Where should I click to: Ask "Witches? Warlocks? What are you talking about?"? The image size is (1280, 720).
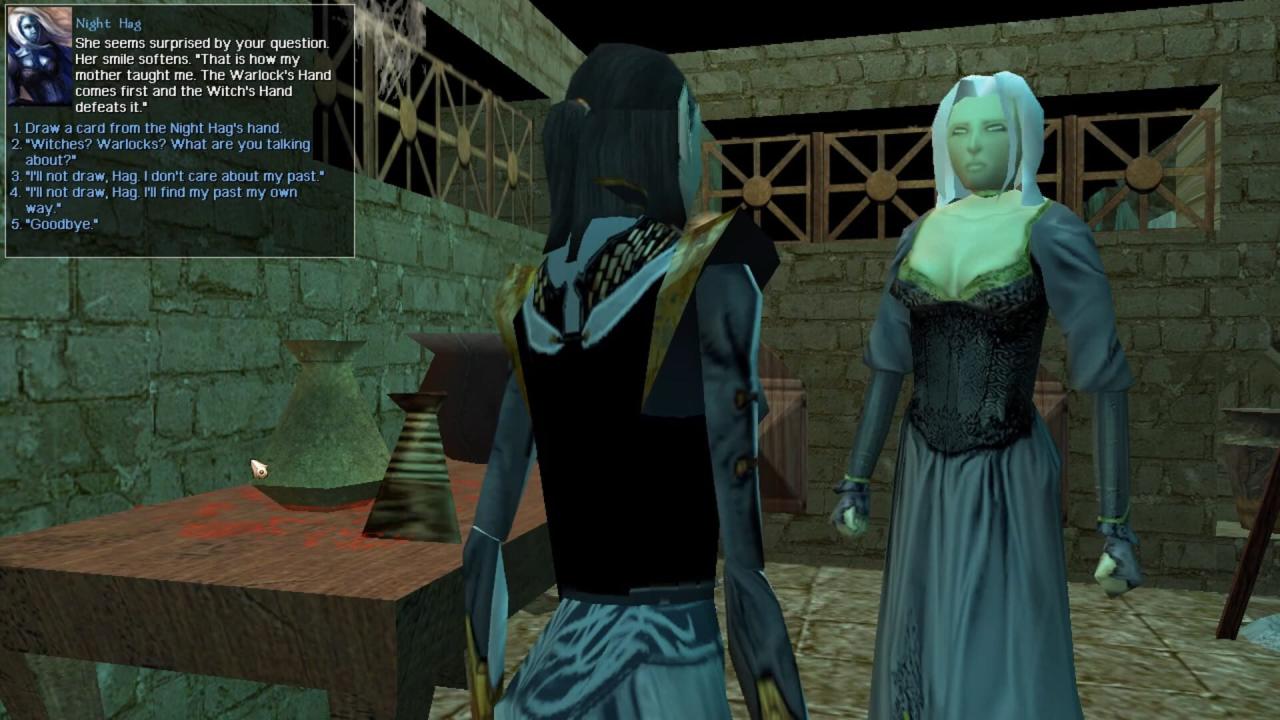167,152
